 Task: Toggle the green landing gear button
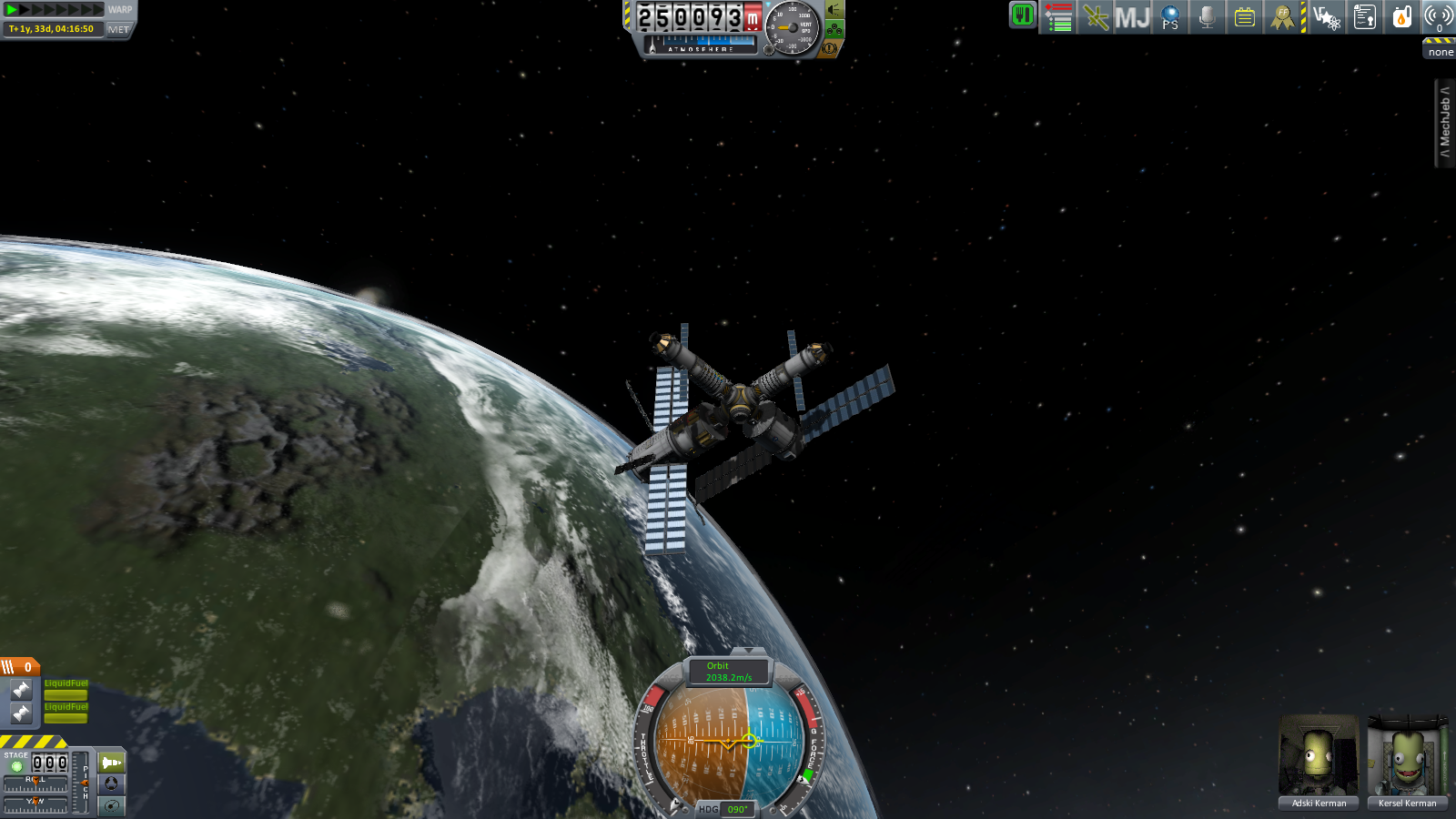point(834,29)
